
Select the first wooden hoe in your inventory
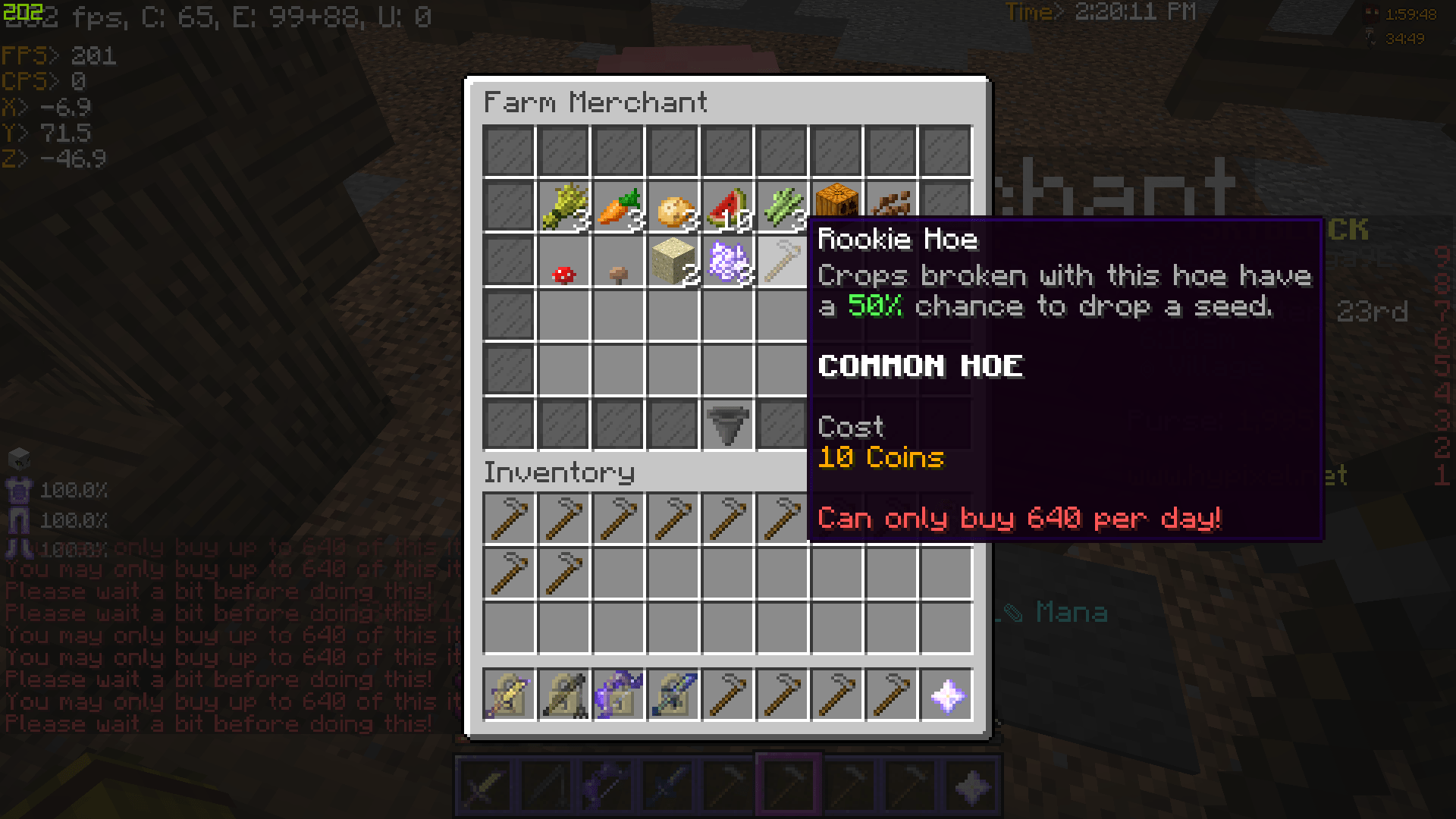tap(510, 519)
